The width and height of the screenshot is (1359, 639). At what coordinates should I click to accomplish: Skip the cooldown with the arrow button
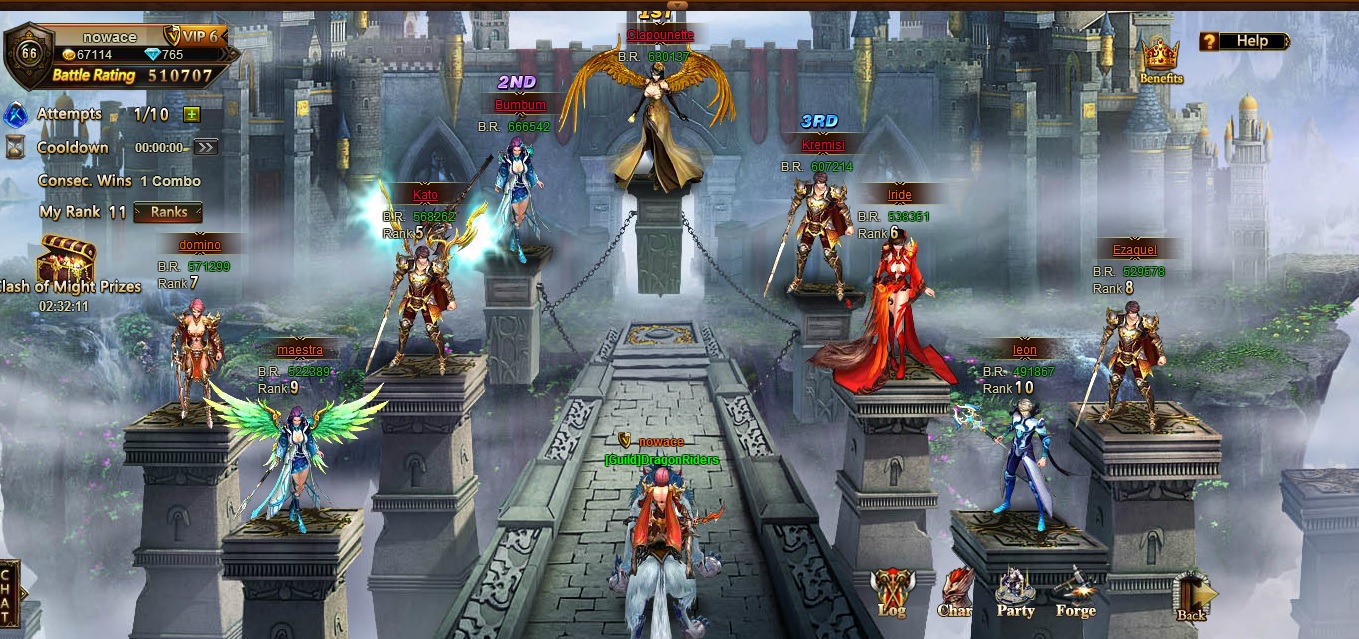click(x=205, y=147)
